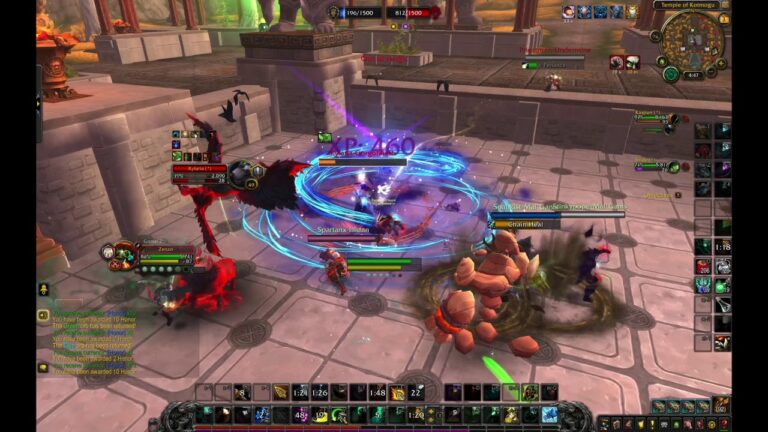Use the light blue ability on main bar
The width and height of the screenshot is (768, 432).
pyautogui.click(x=549, y=414)
